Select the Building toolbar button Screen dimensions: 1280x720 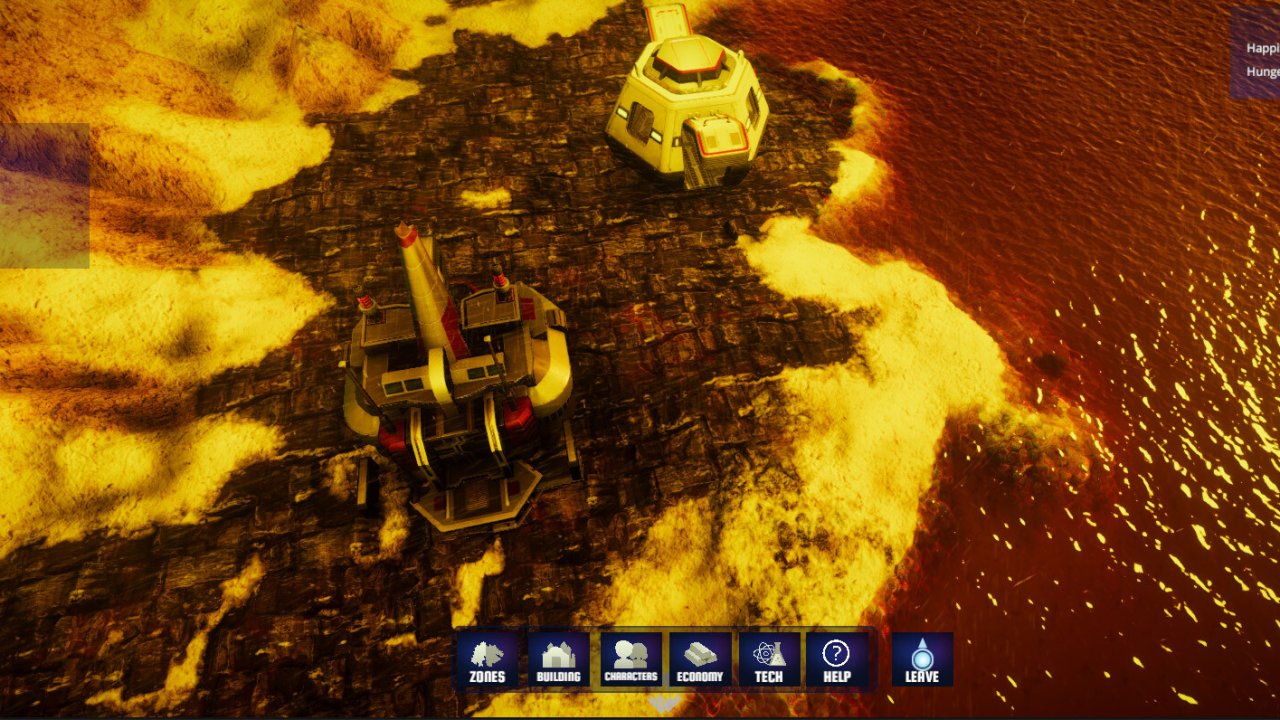click(558, 660)
